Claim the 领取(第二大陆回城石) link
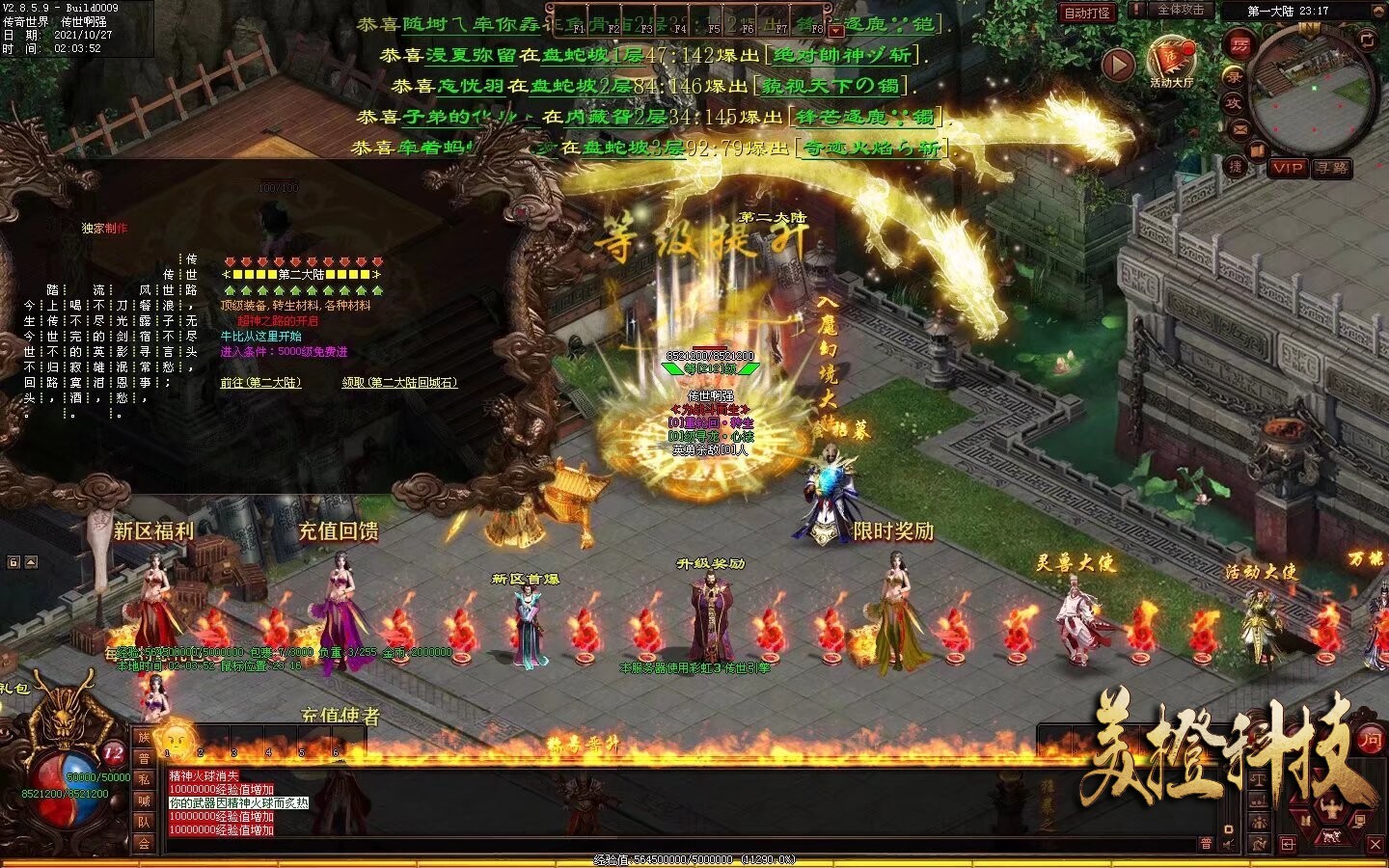Viewport: 1389px width, 868px height. (399, 383)
